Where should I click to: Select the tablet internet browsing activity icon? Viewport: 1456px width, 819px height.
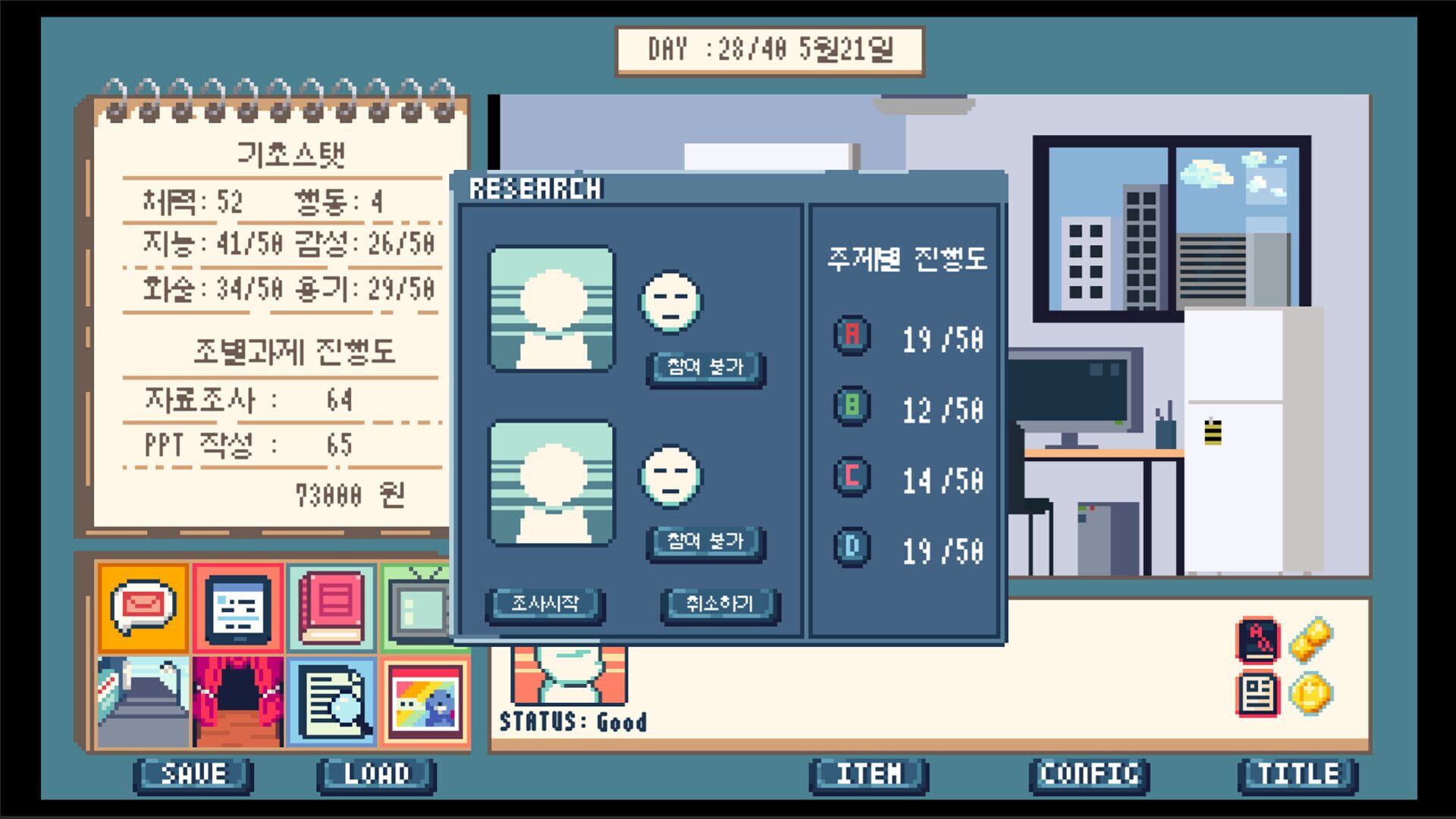(237, 607)
